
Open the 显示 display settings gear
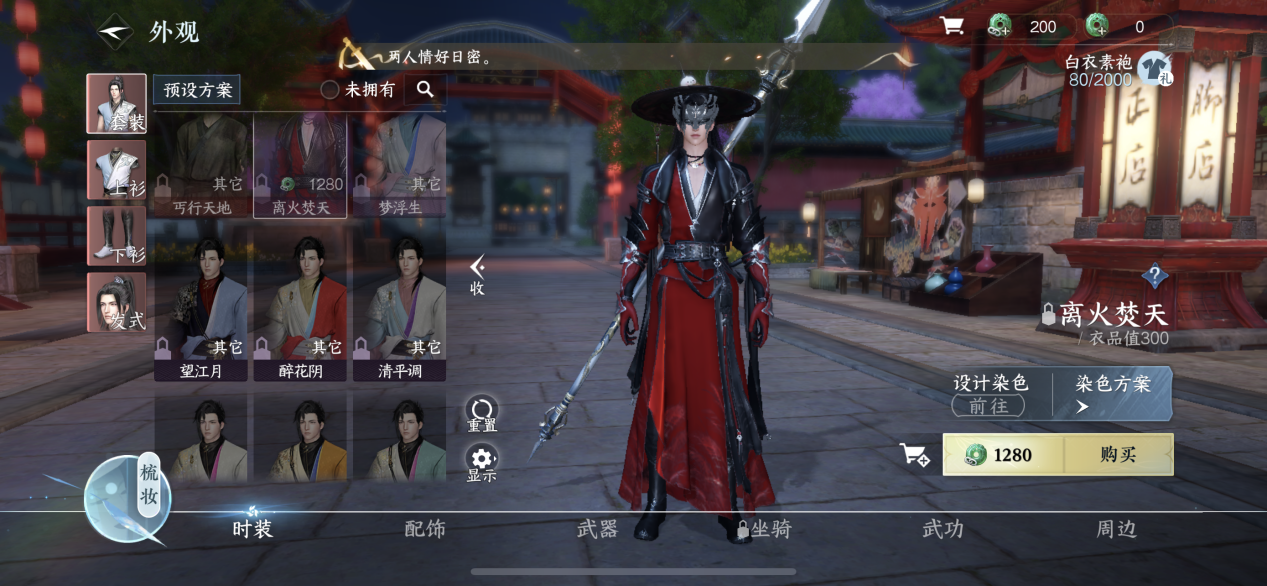[482, 463]
